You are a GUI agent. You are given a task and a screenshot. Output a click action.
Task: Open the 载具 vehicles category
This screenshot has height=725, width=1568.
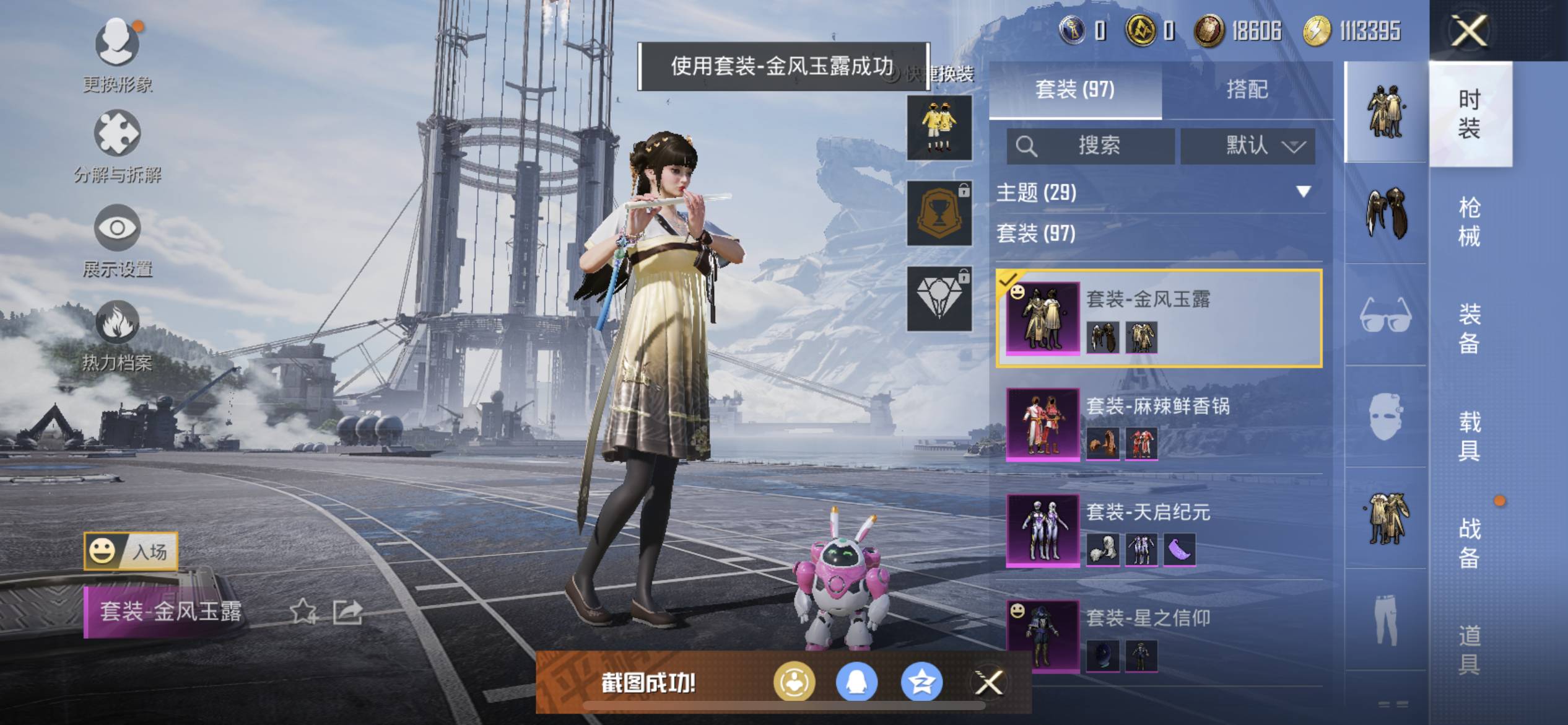[x=1469, y=436]
